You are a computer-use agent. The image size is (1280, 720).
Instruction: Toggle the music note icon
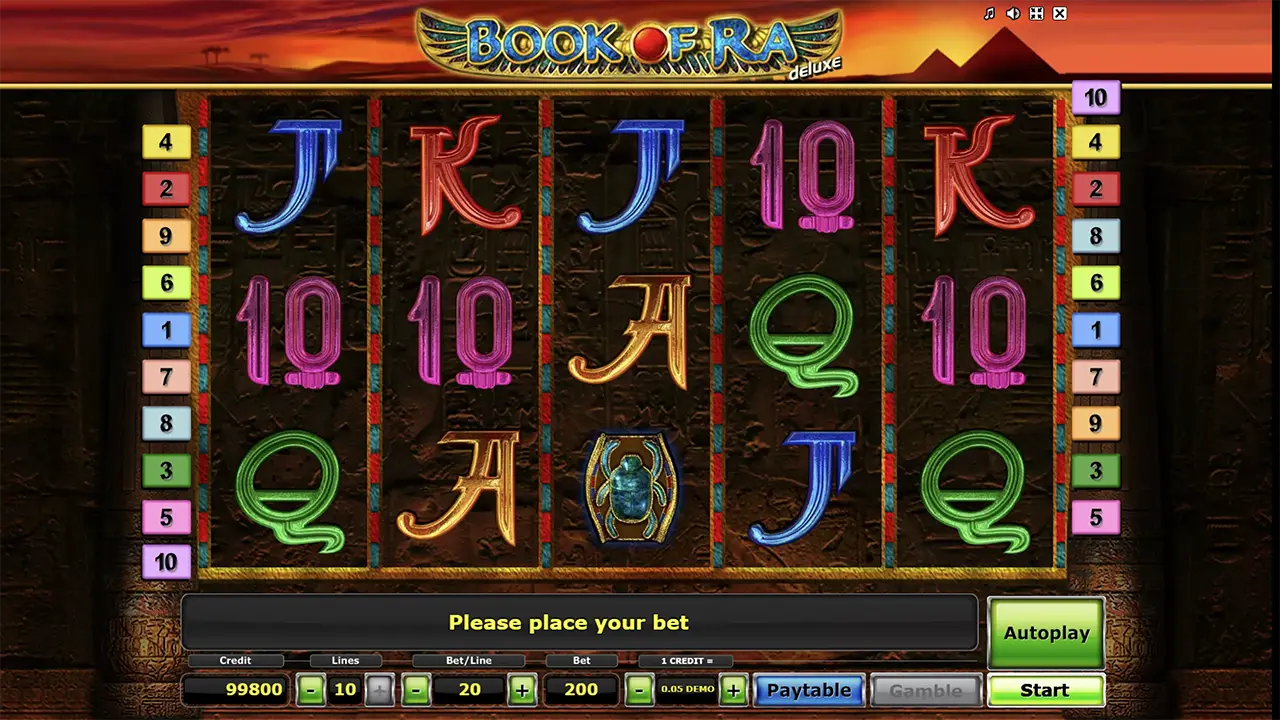[x=989, y=14]
